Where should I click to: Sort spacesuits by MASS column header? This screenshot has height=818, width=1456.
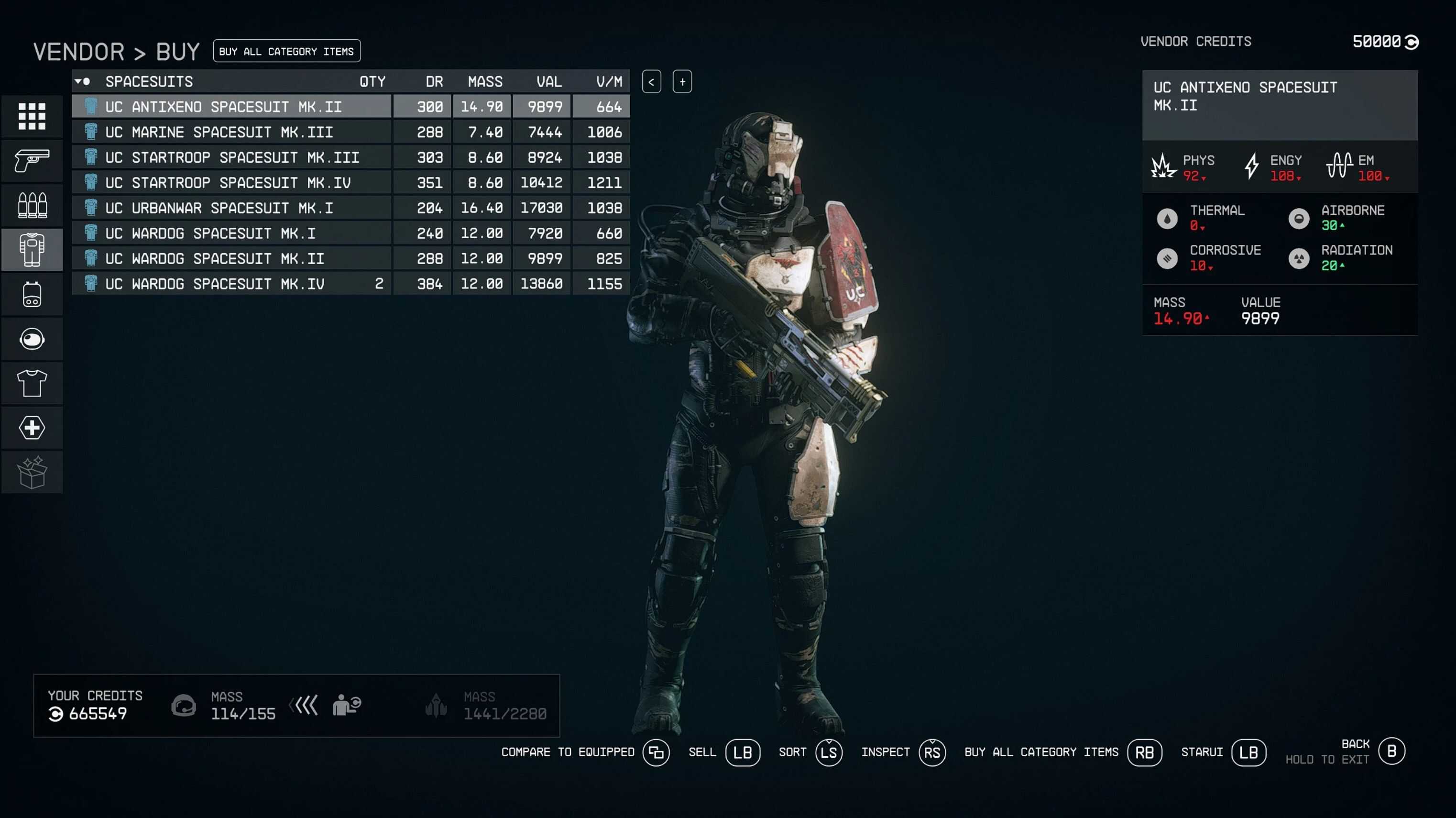(484, 82)
